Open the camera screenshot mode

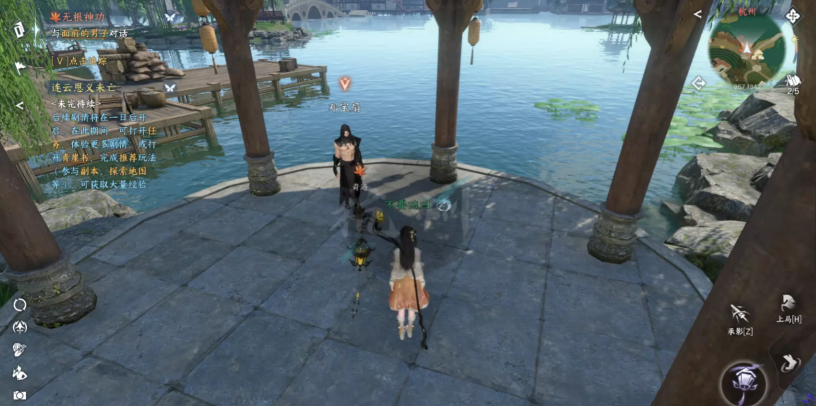(x=20, y=395)
